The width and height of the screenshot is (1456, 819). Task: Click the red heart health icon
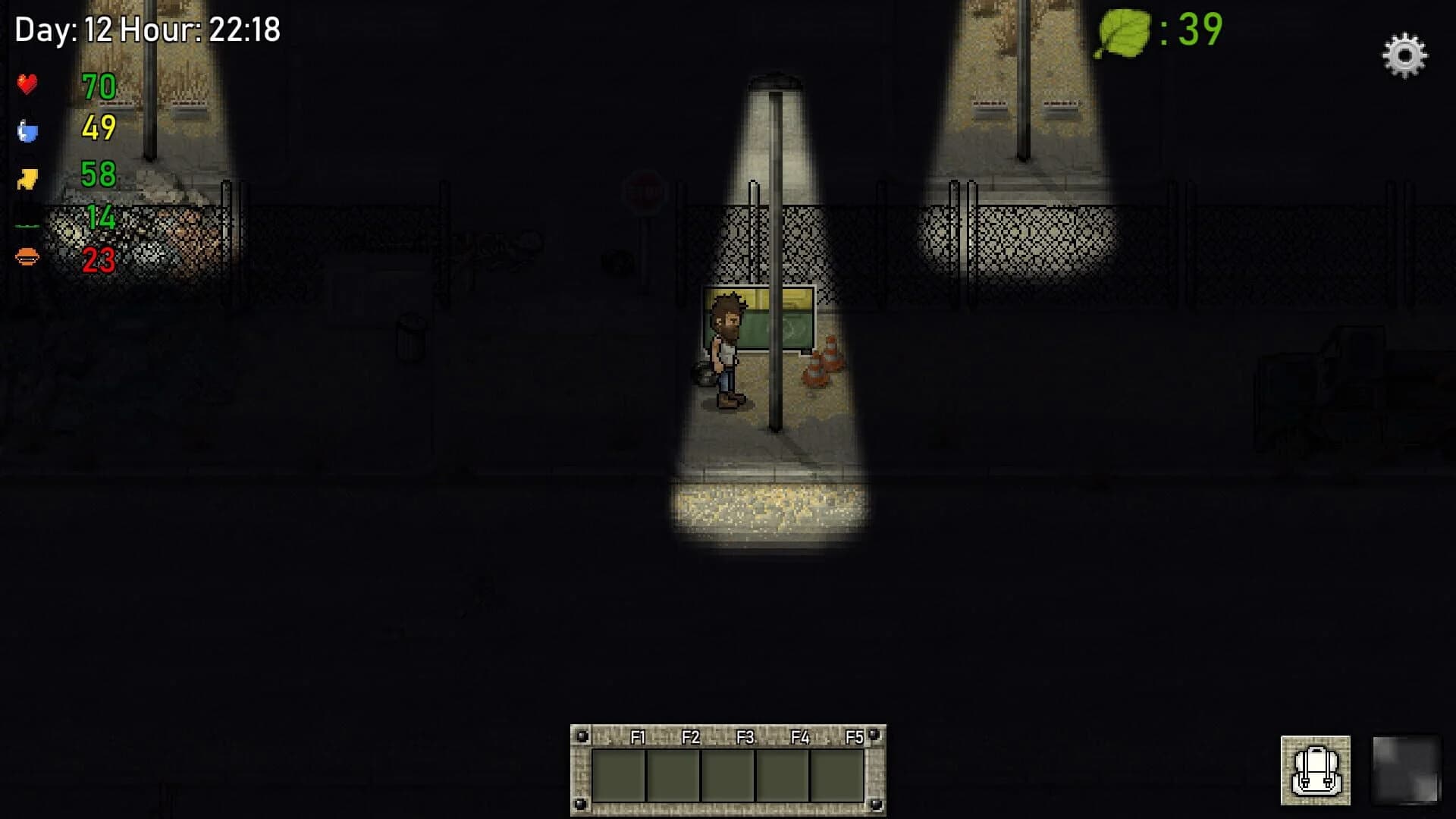(28, 85)
